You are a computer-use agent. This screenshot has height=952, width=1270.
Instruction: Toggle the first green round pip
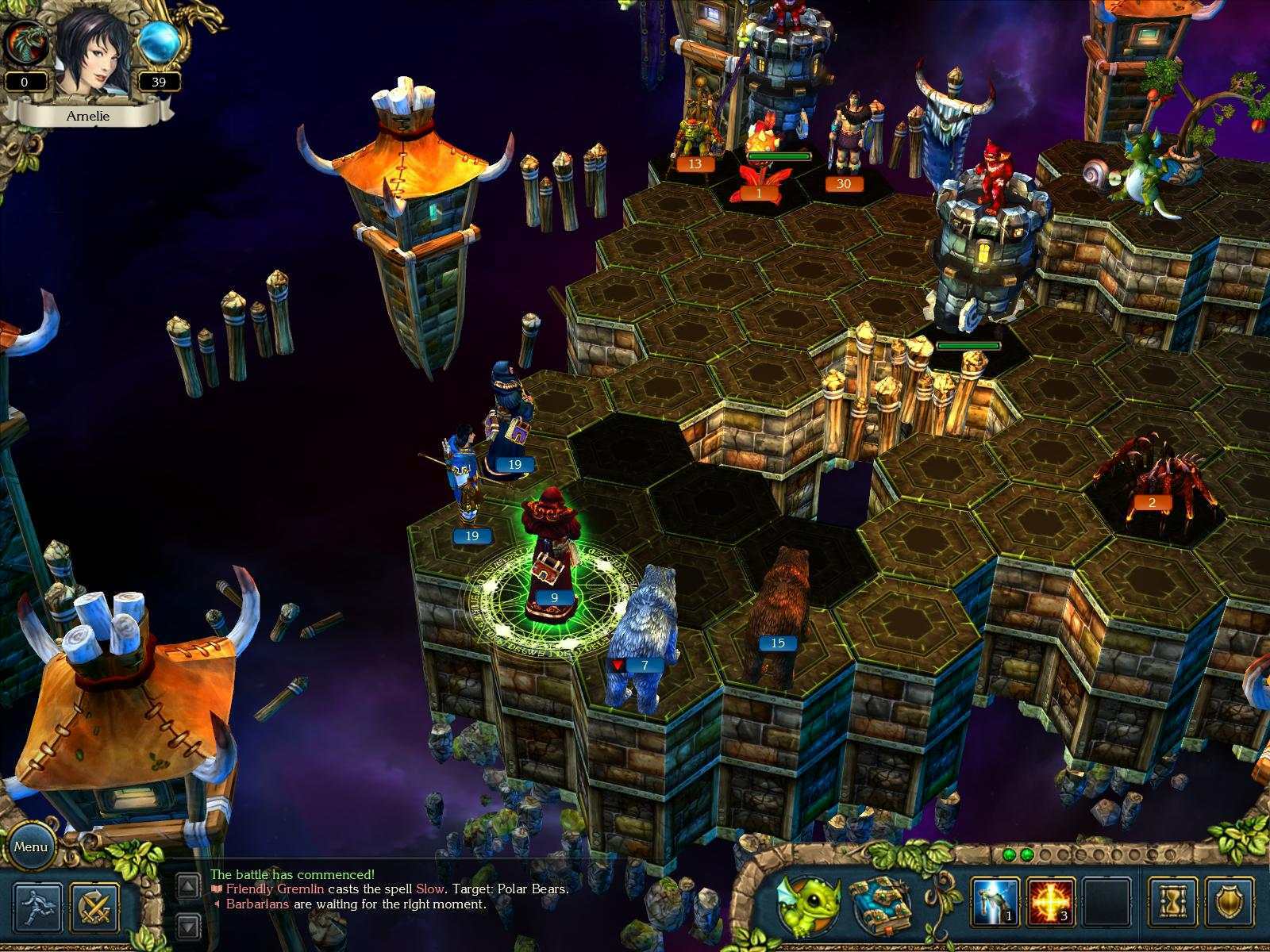[1010, 854]
